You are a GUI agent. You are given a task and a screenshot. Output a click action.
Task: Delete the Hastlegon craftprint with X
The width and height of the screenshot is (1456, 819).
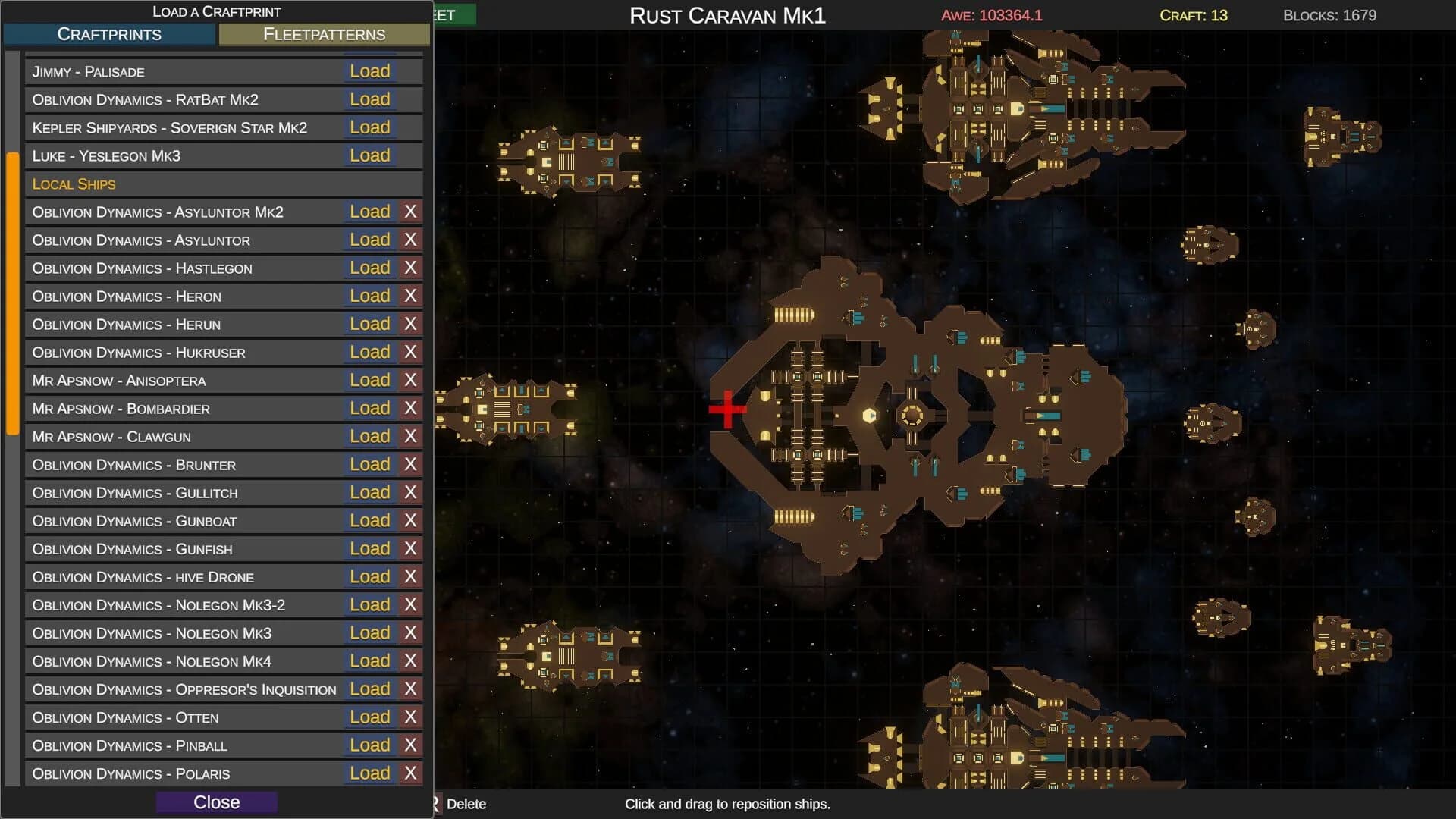pyautogui.click(x=410, y=268)
